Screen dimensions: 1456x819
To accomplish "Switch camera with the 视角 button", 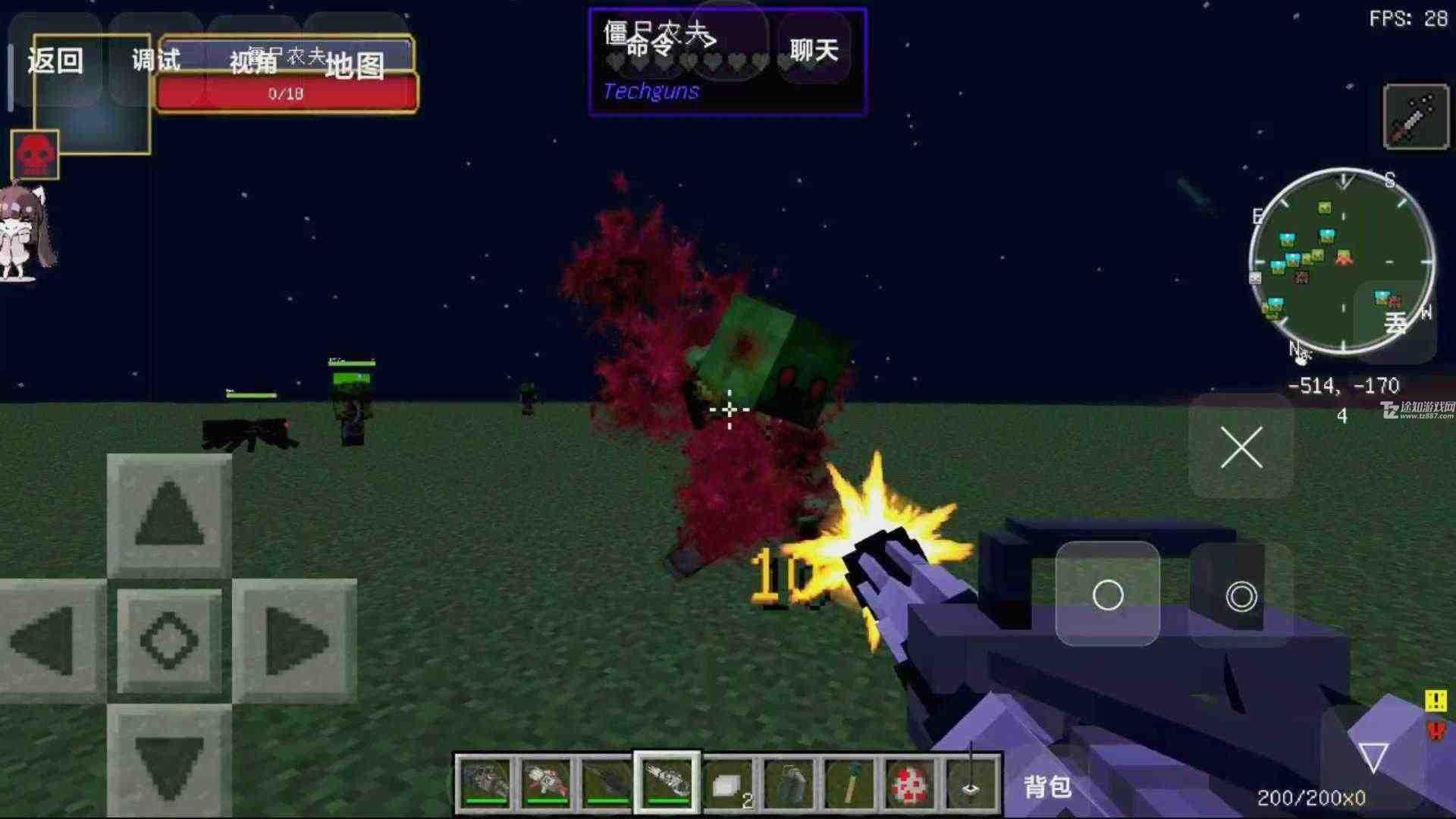I will (x=253, y=62).
